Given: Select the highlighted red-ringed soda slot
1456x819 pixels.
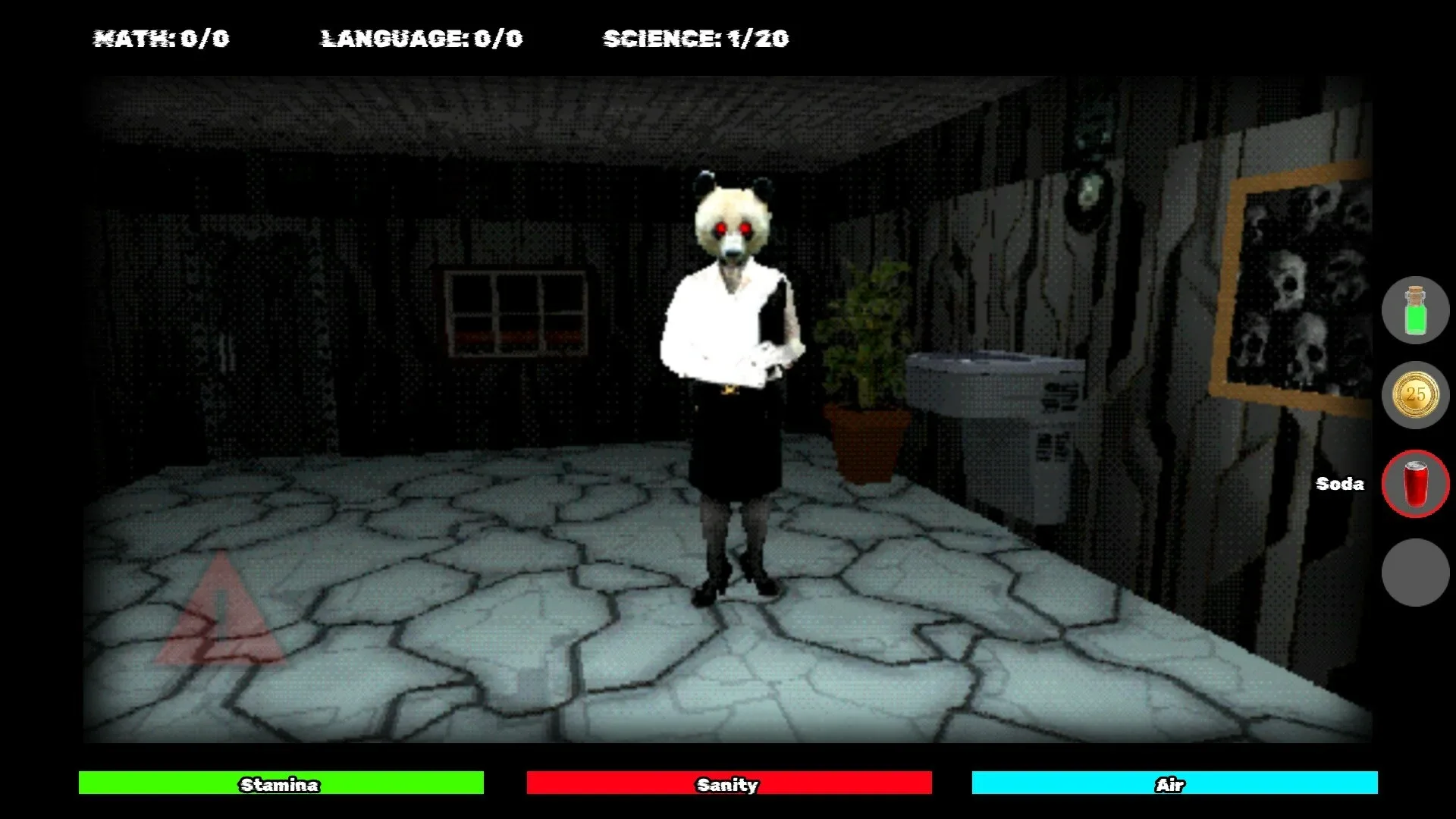Looking at the screenshot, I should point(1415,484).
